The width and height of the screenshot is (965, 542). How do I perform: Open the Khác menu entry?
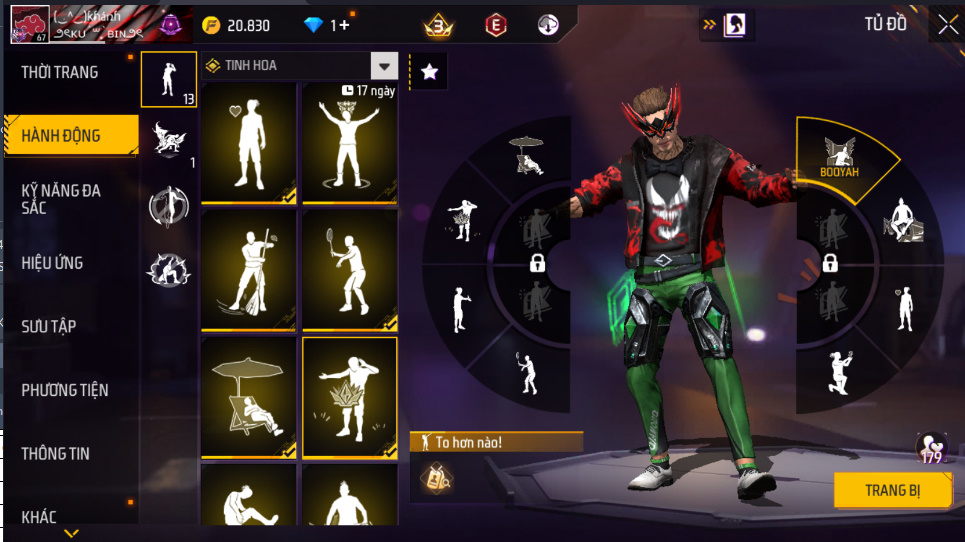click(40, 516)
